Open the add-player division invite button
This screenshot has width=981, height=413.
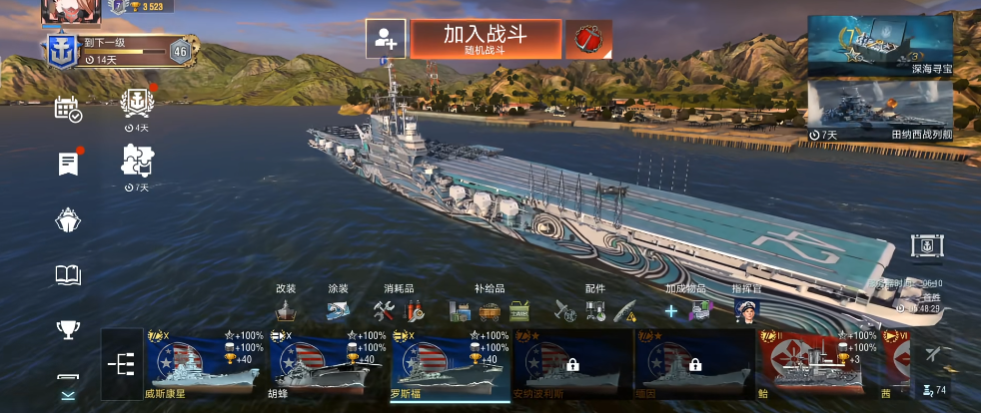385,39
